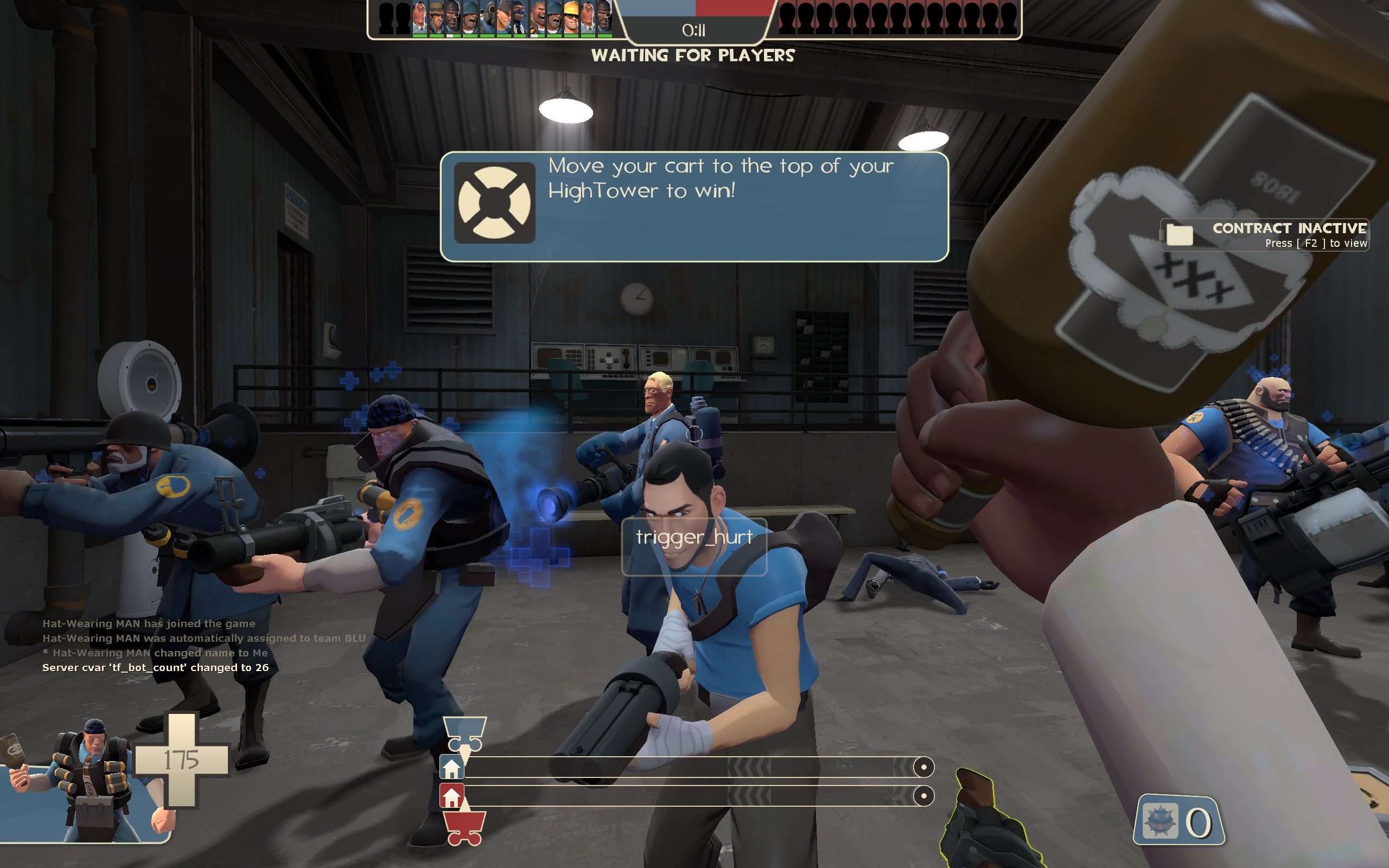Click the WAITING FOR PLAYERS banner text
The width and height of the screenshot is (1389, 868).
click(694, 56)
